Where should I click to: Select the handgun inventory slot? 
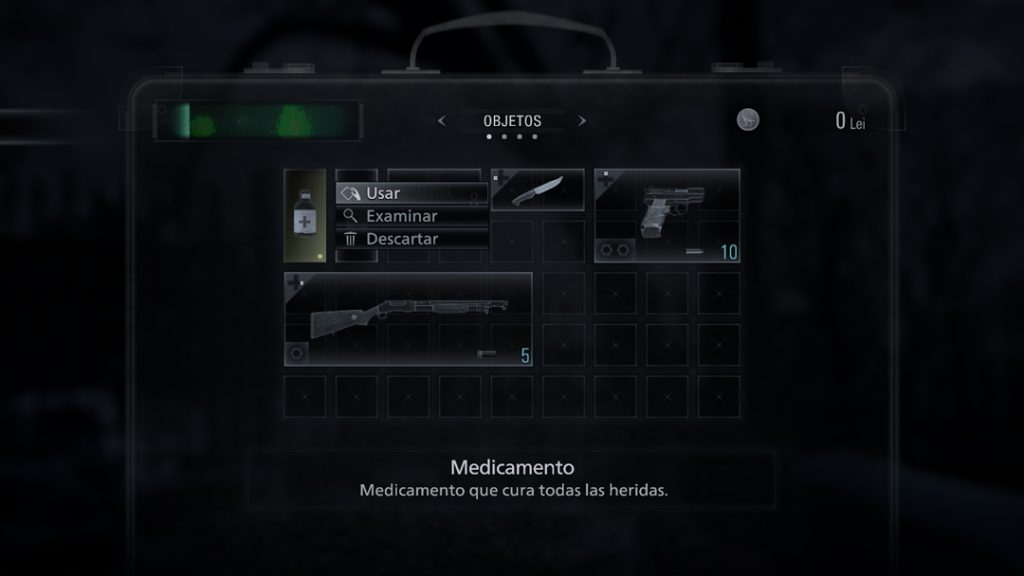tap(667, 215)
